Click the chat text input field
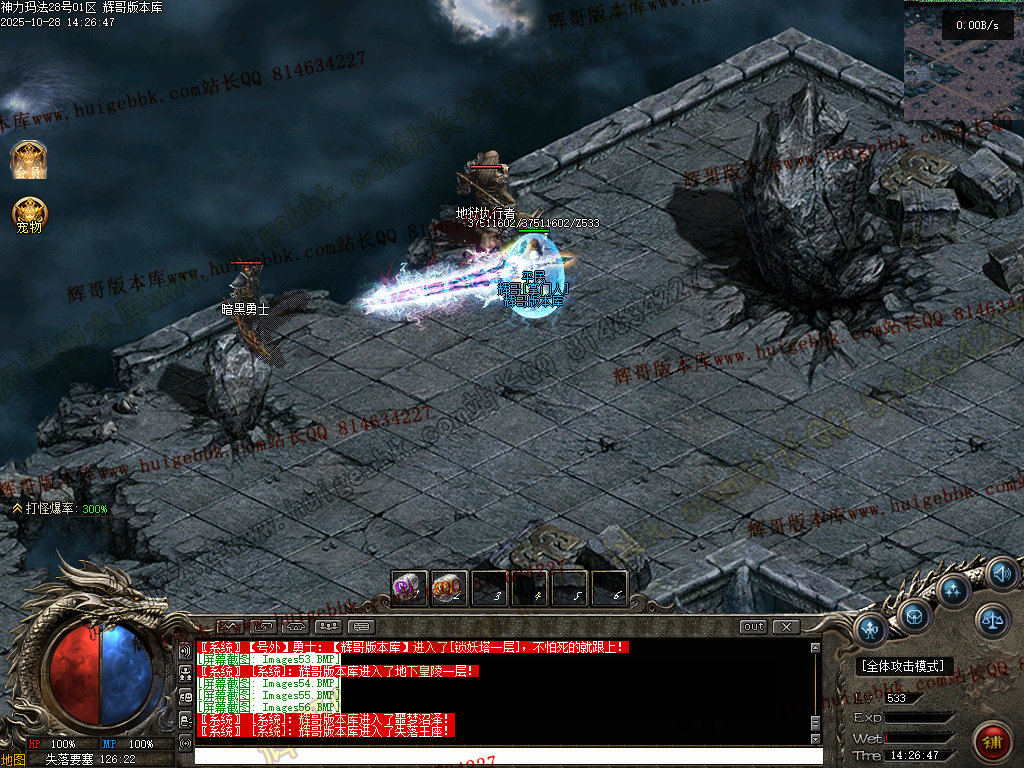The width and height of the screenshot is (1024, 768). coord(508,756)
